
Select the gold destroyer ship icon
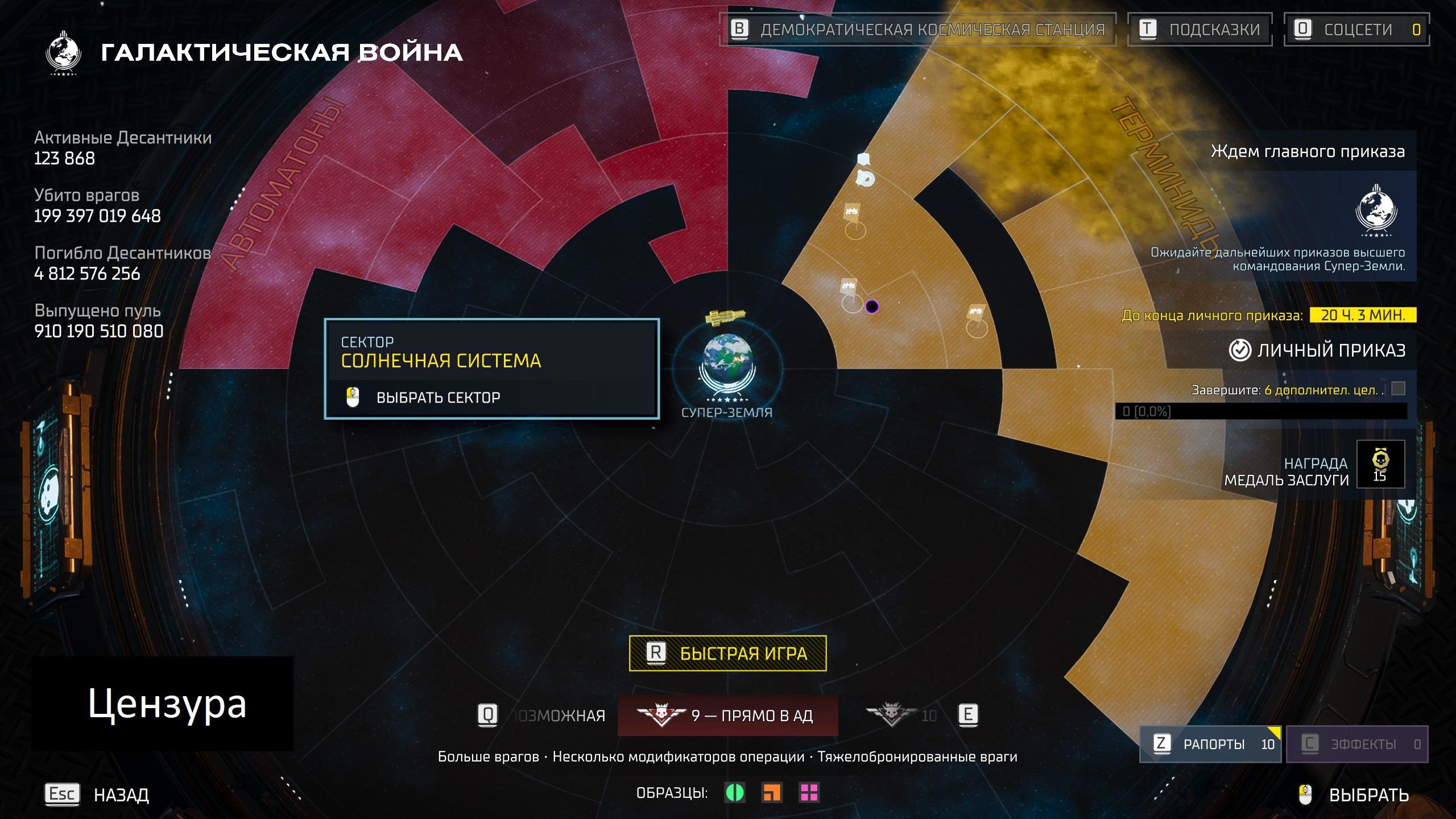pos(724,316)
